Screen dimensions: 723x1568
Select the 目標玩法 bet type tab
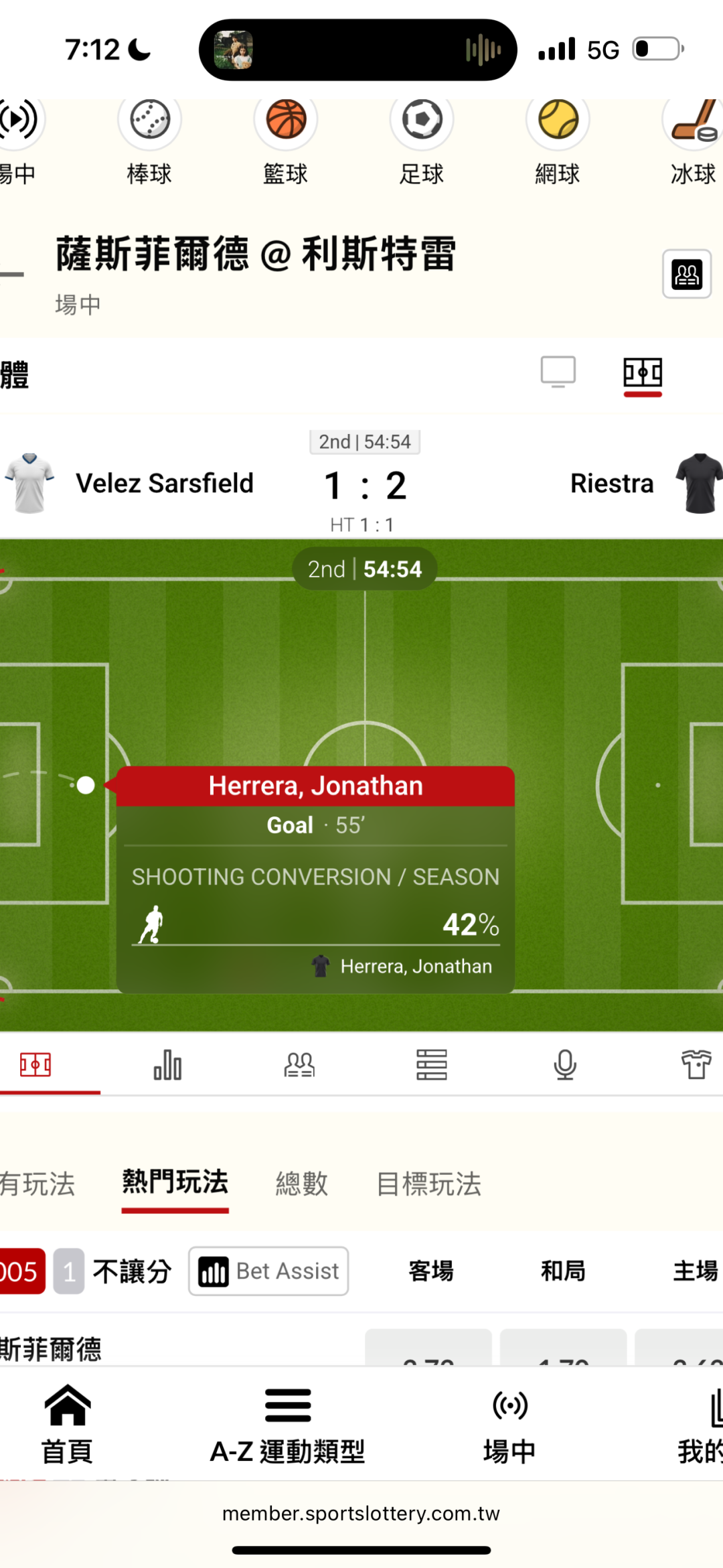429,1184
